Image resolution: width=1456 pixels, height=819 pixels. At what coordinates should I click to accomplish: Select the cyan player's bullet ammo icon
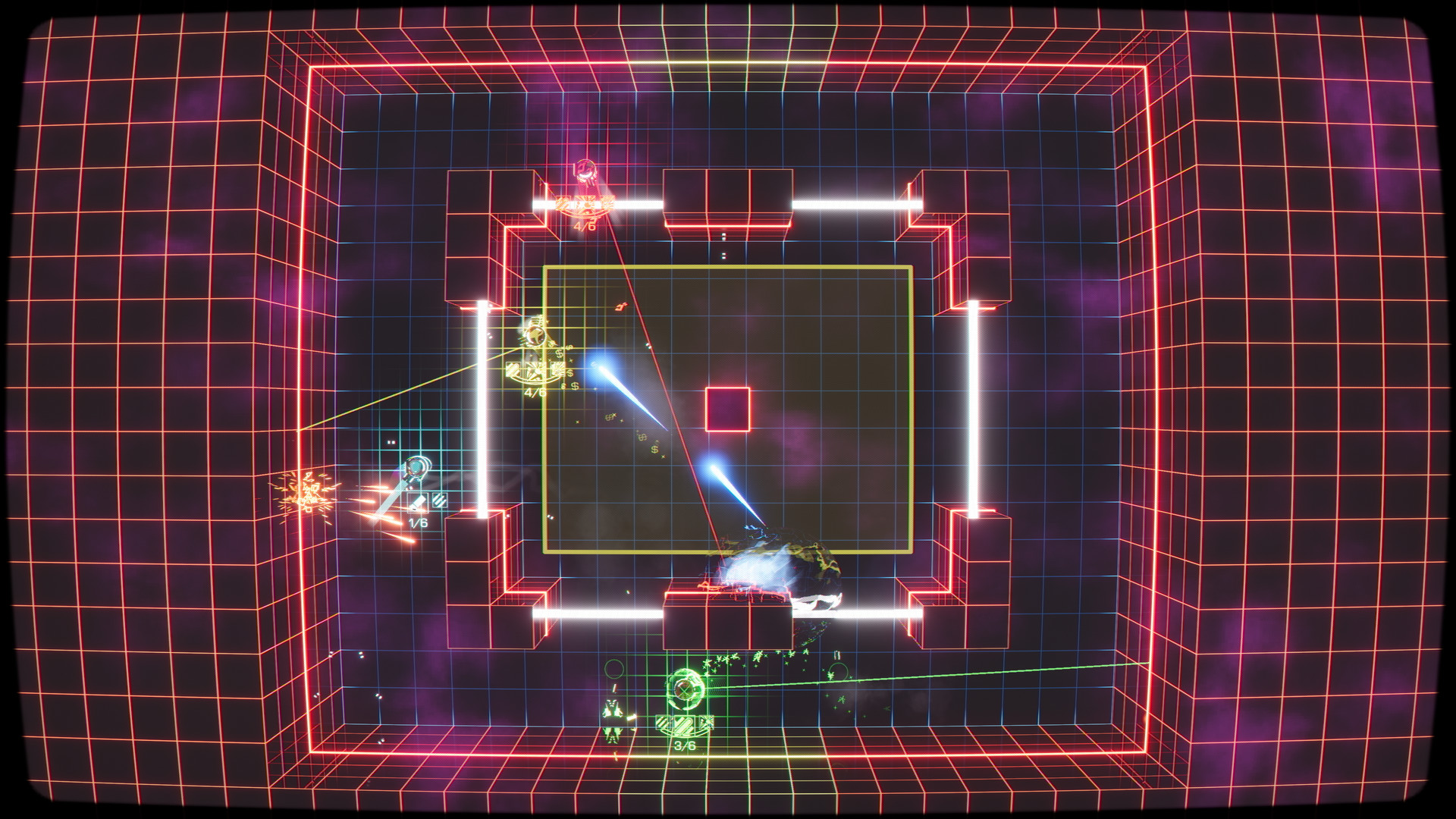[417, 502]
